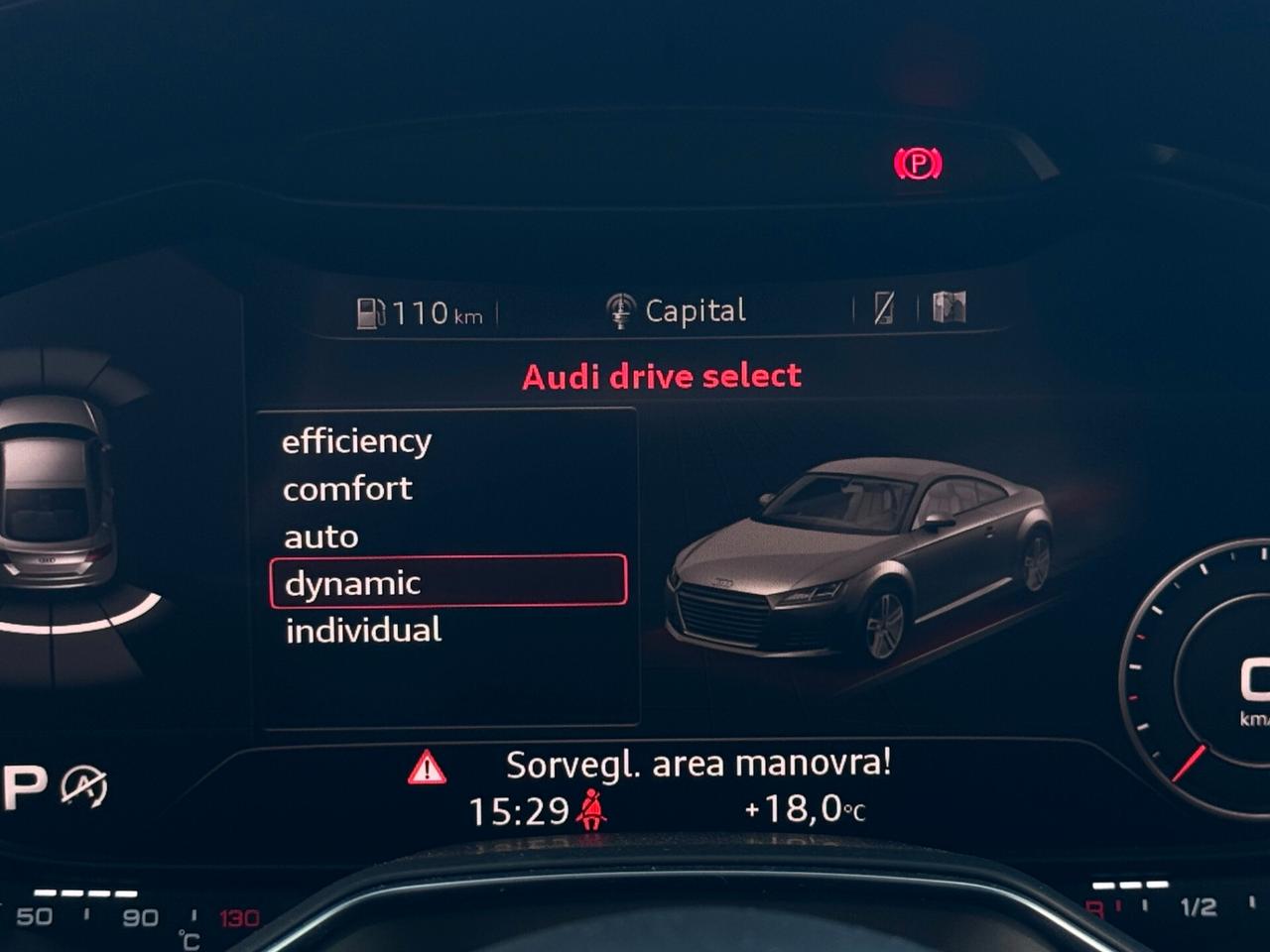Expand the auto drive select option

(x=319, y=535)
